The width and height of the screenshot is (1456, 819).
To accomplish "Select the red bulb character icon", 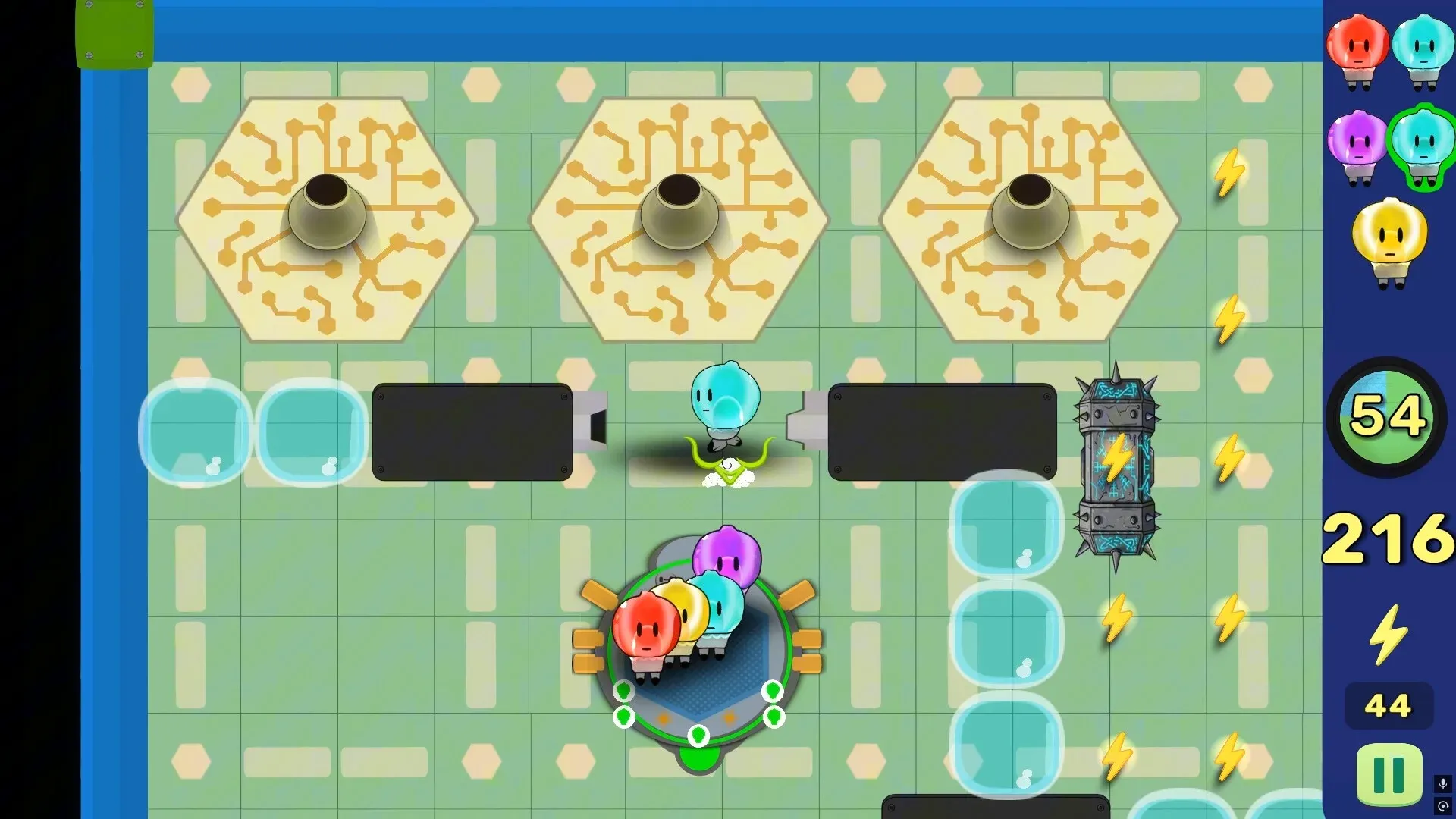I will (x=1357, y=50).
